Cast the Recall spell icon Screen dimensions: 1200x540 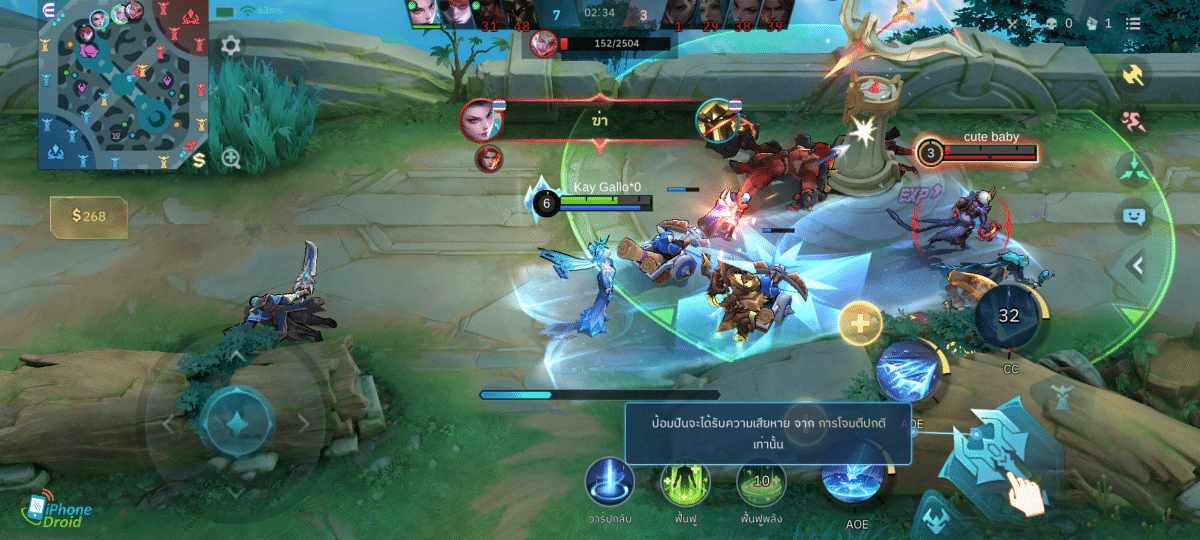pos(609,482)
